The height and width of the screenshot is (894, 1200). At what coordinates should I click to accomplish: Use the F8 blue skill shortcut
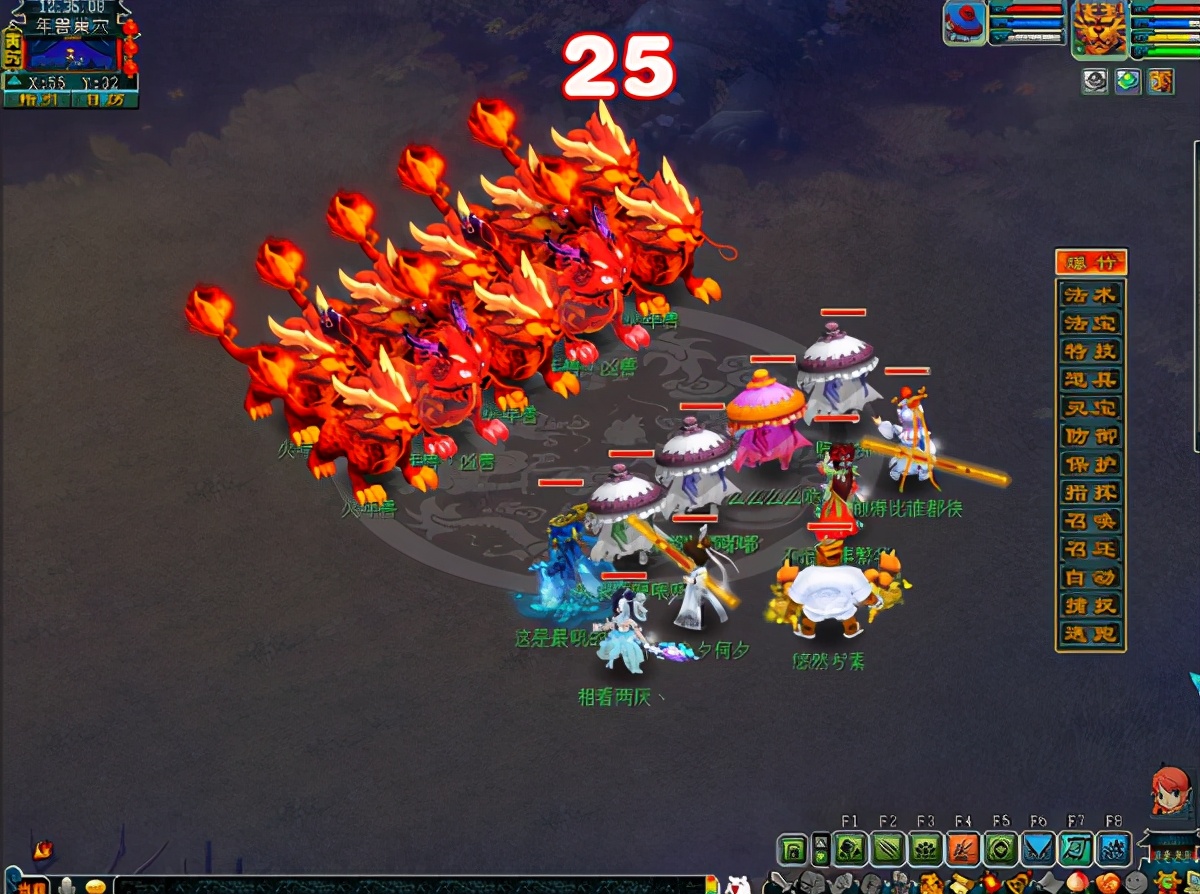point(1114,849)
